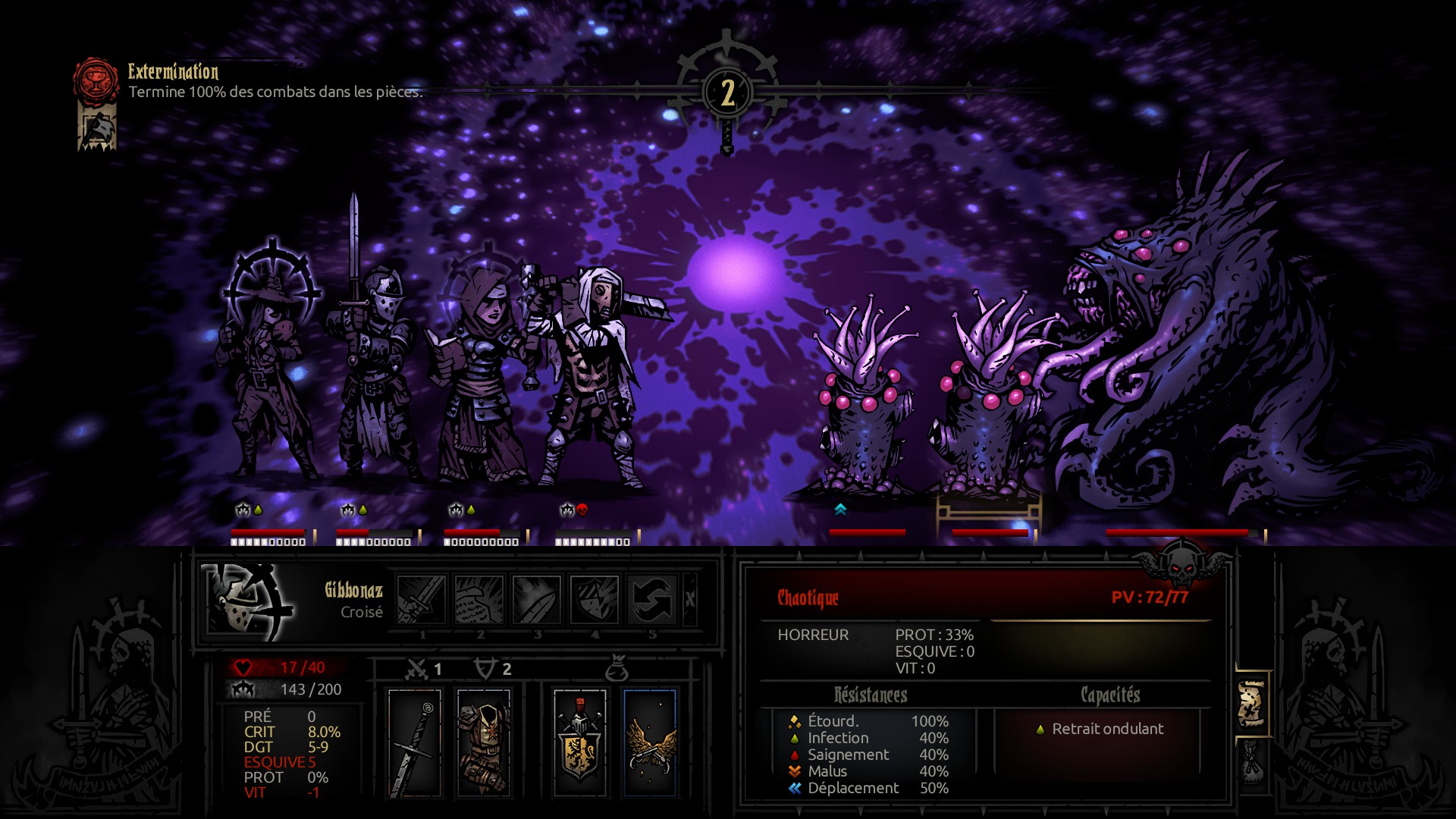Select the swap position arrows skill
The image size is (1456, 819).
pos(652,599)
